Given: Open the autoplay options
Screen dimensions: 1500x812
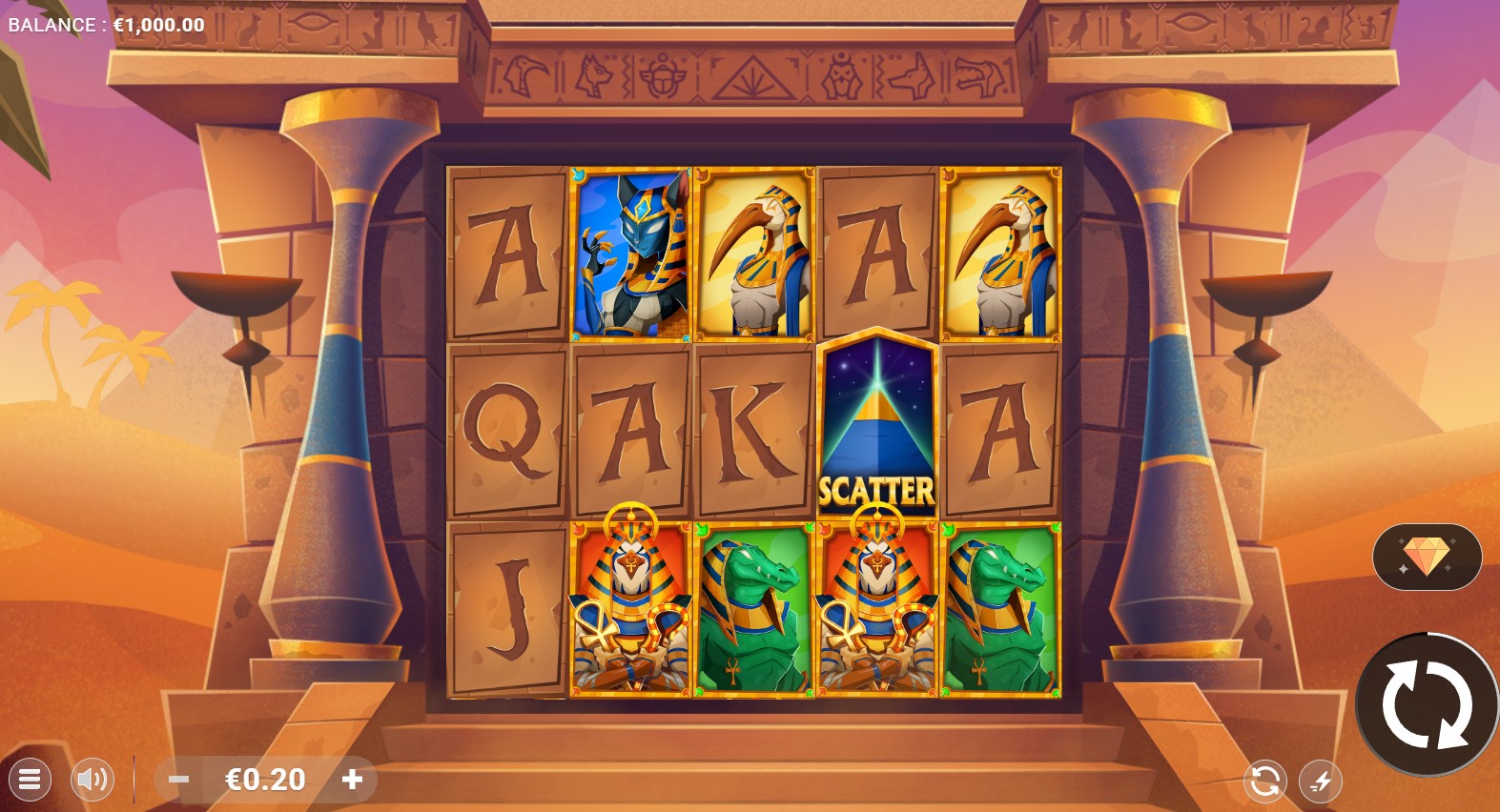Looking at the screenshot, I should [x=1264, y=782].
